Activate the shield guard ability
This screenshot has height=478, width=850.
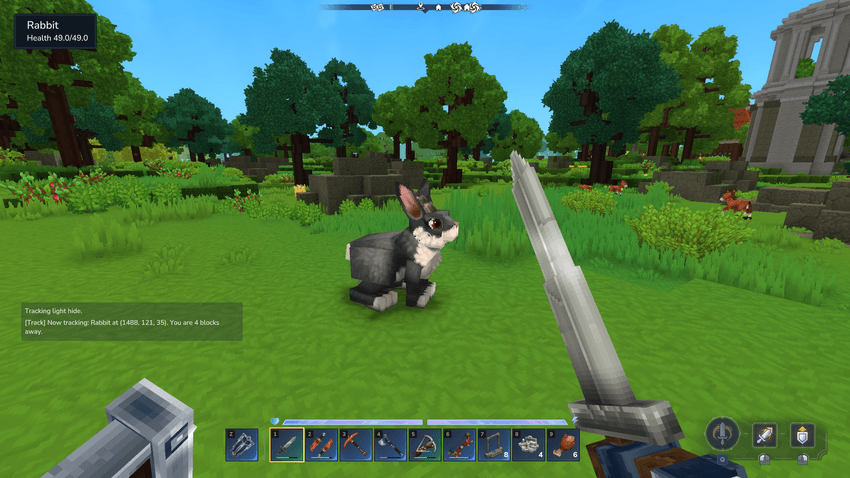click(x=801, y=435)
